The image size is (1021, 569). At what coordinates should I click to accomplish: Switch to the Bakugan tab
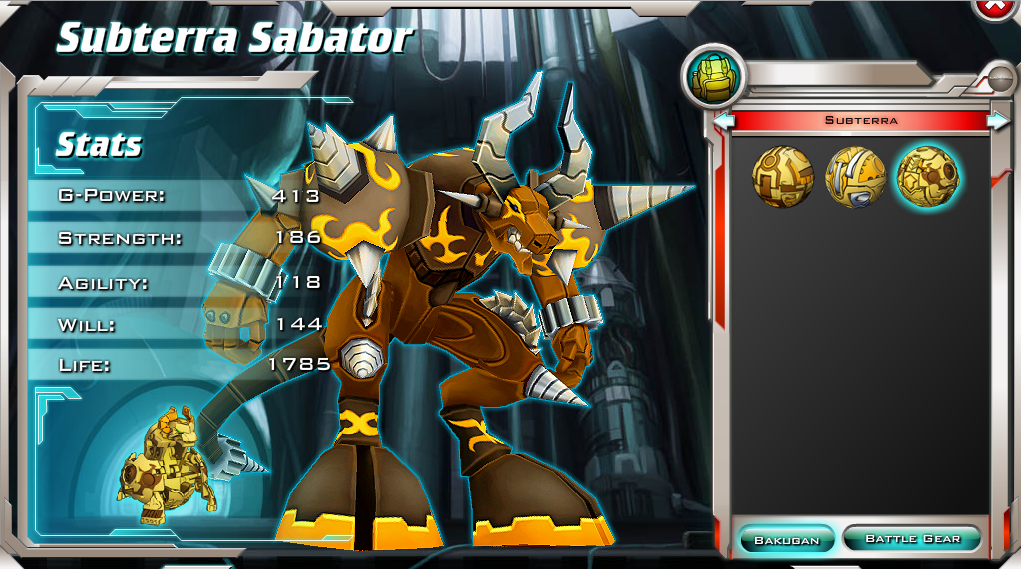pyautogui.click(x=786, y=540)
